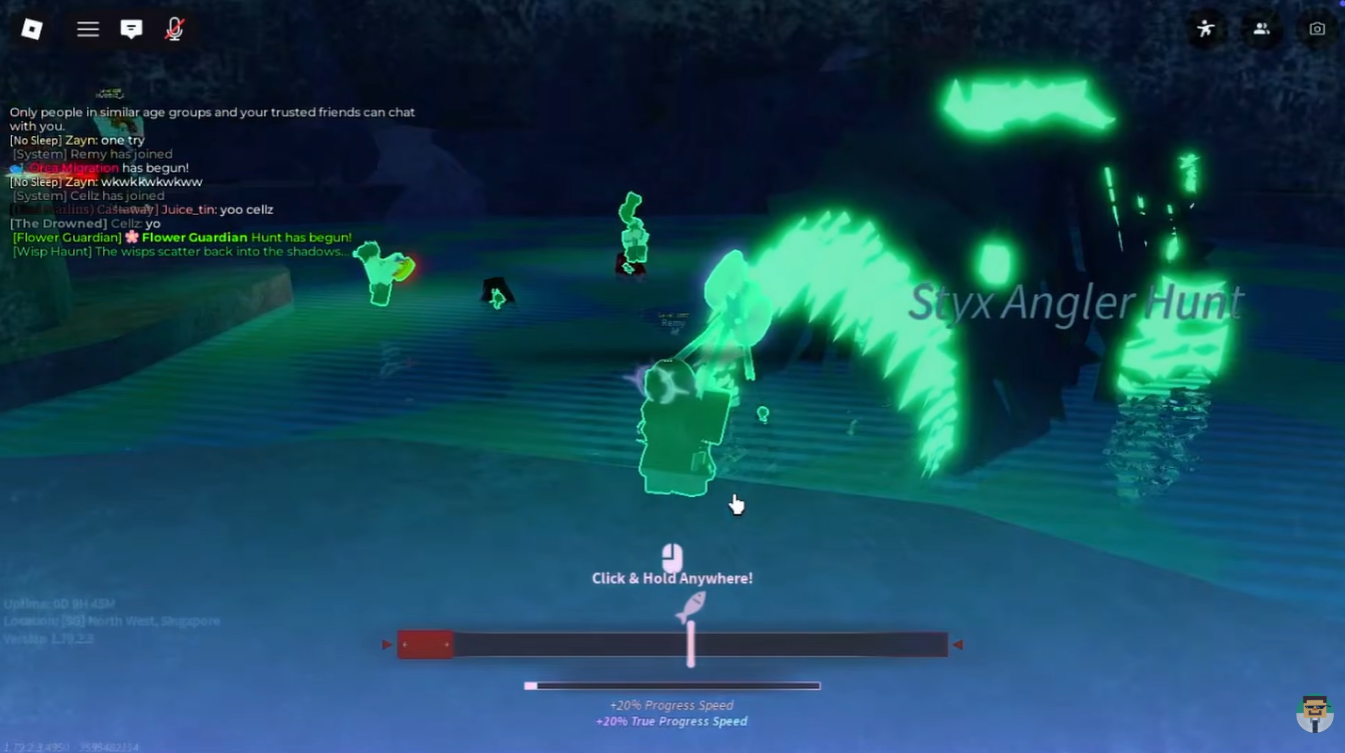Viewport: 1345px width, 753px height.
Task: Click the right red arrow beside the fishing bar
Action: [957, 645]
